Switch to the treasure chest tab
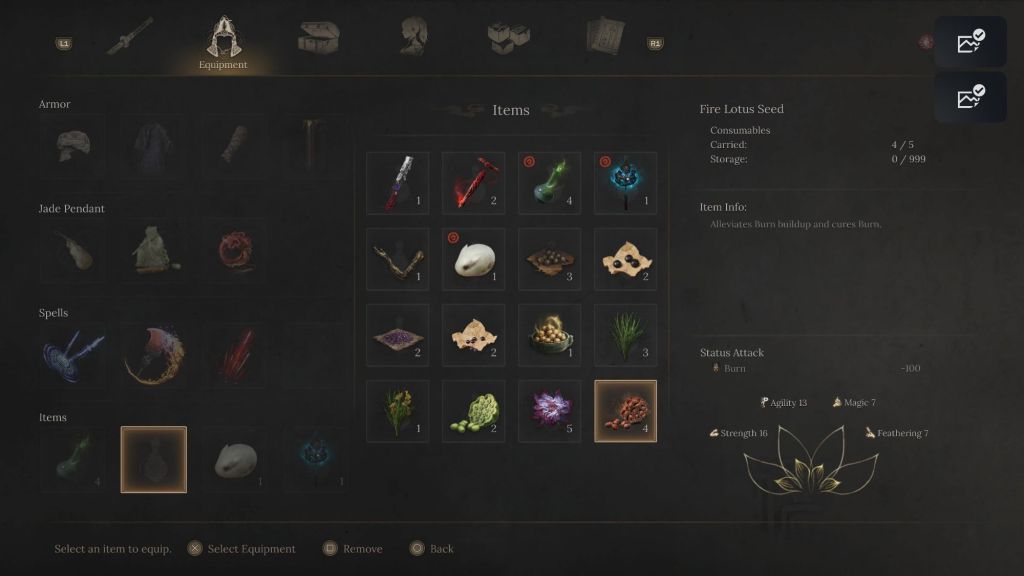This screenshot has width=1024, height=576. [318, 37]
